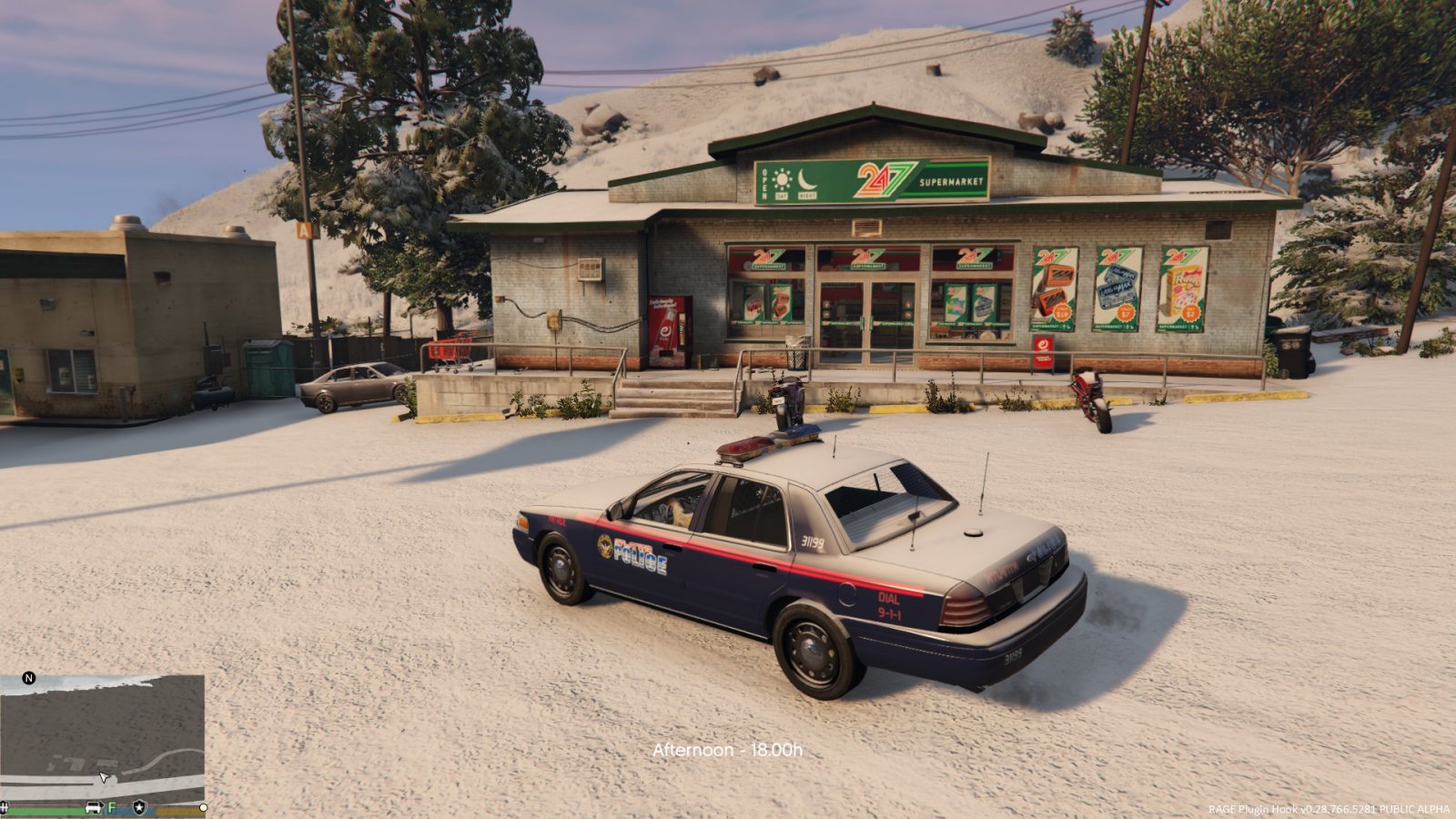Click the white car blip icon
Screen dimensions: 1456x819
click(93, 807)
